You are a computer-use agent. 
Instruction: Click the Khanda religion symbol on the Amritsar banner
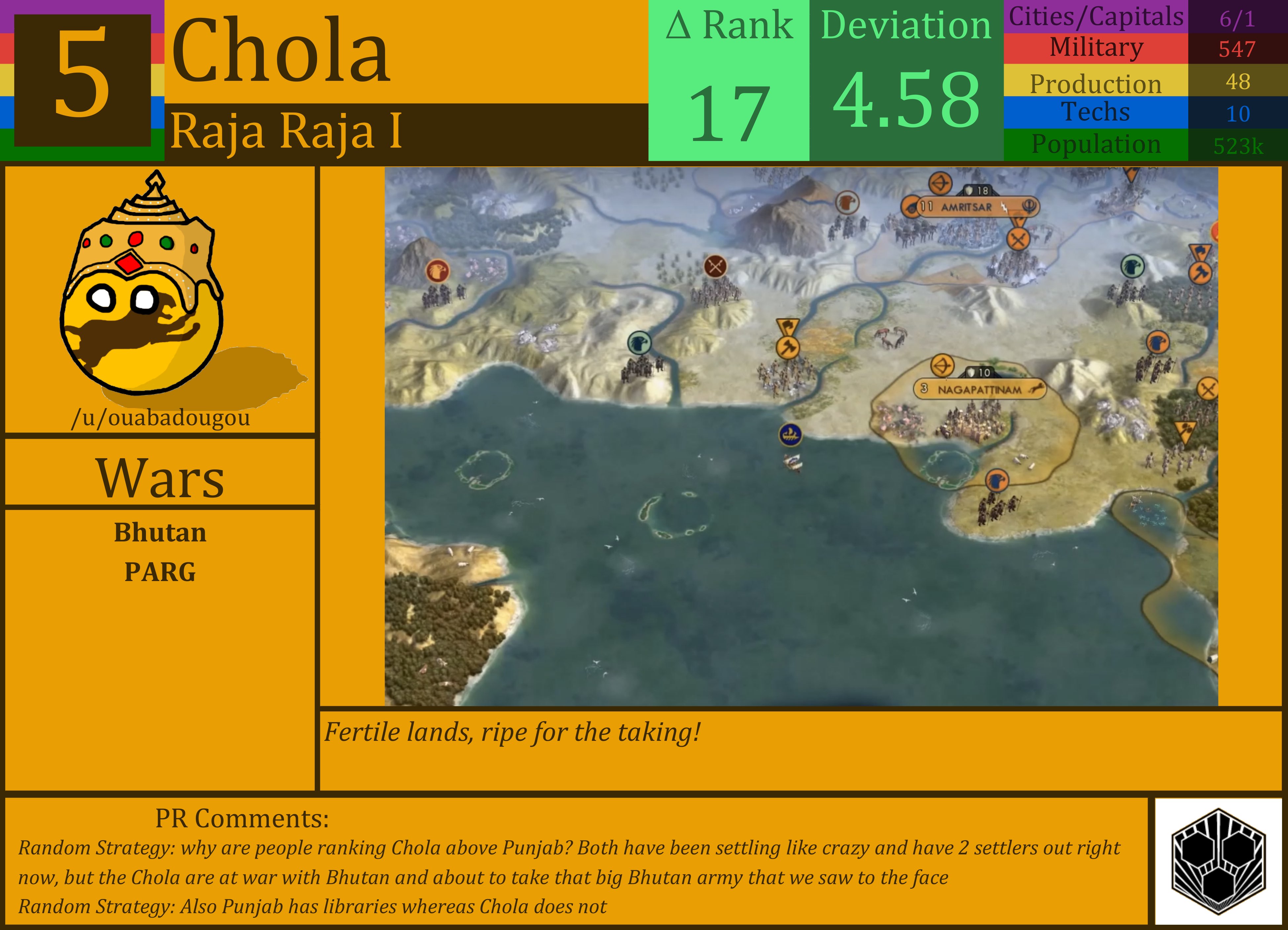coord(1029,207)
